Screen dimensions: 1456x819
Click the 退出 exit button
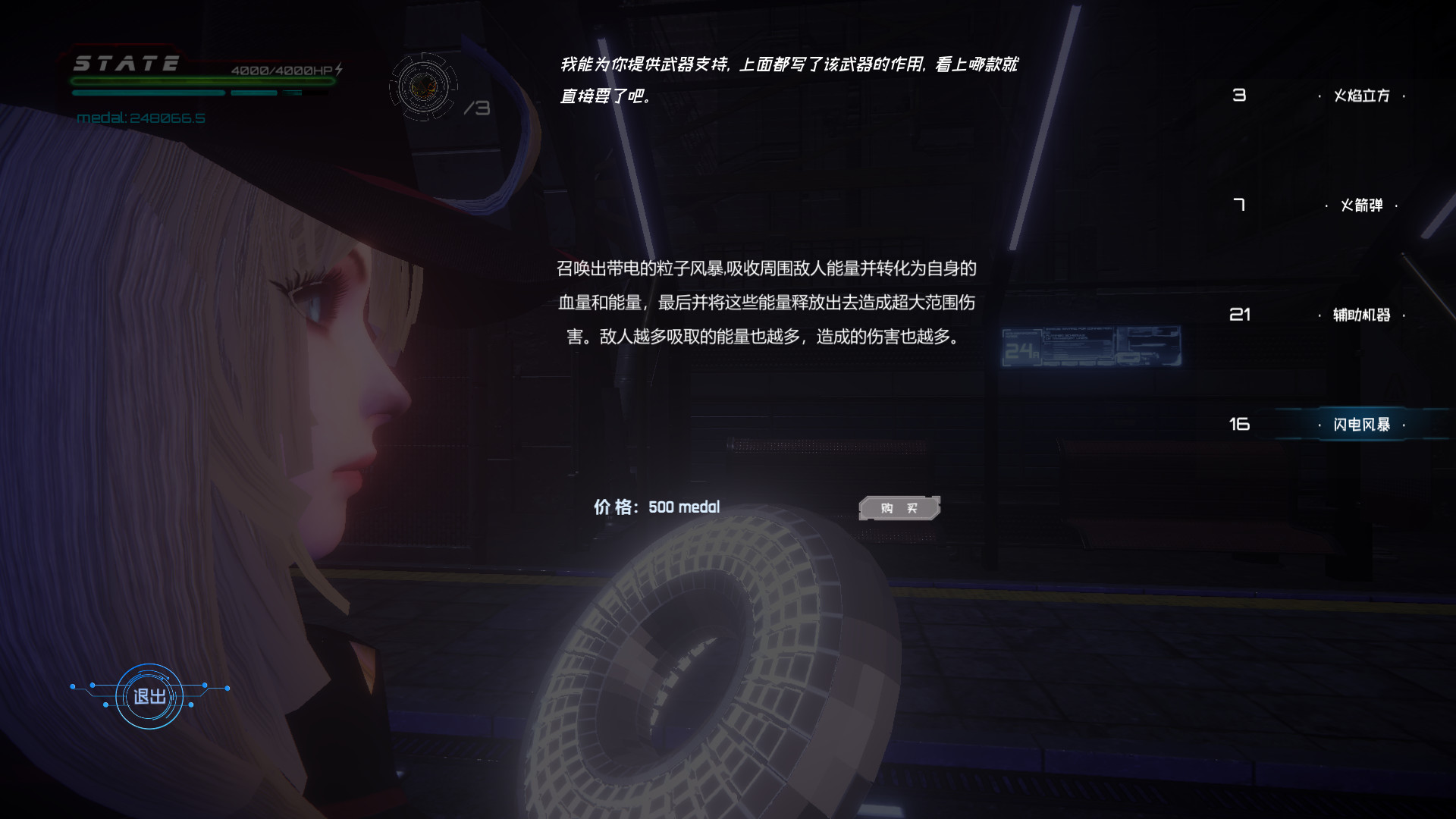tap(149, 698)
